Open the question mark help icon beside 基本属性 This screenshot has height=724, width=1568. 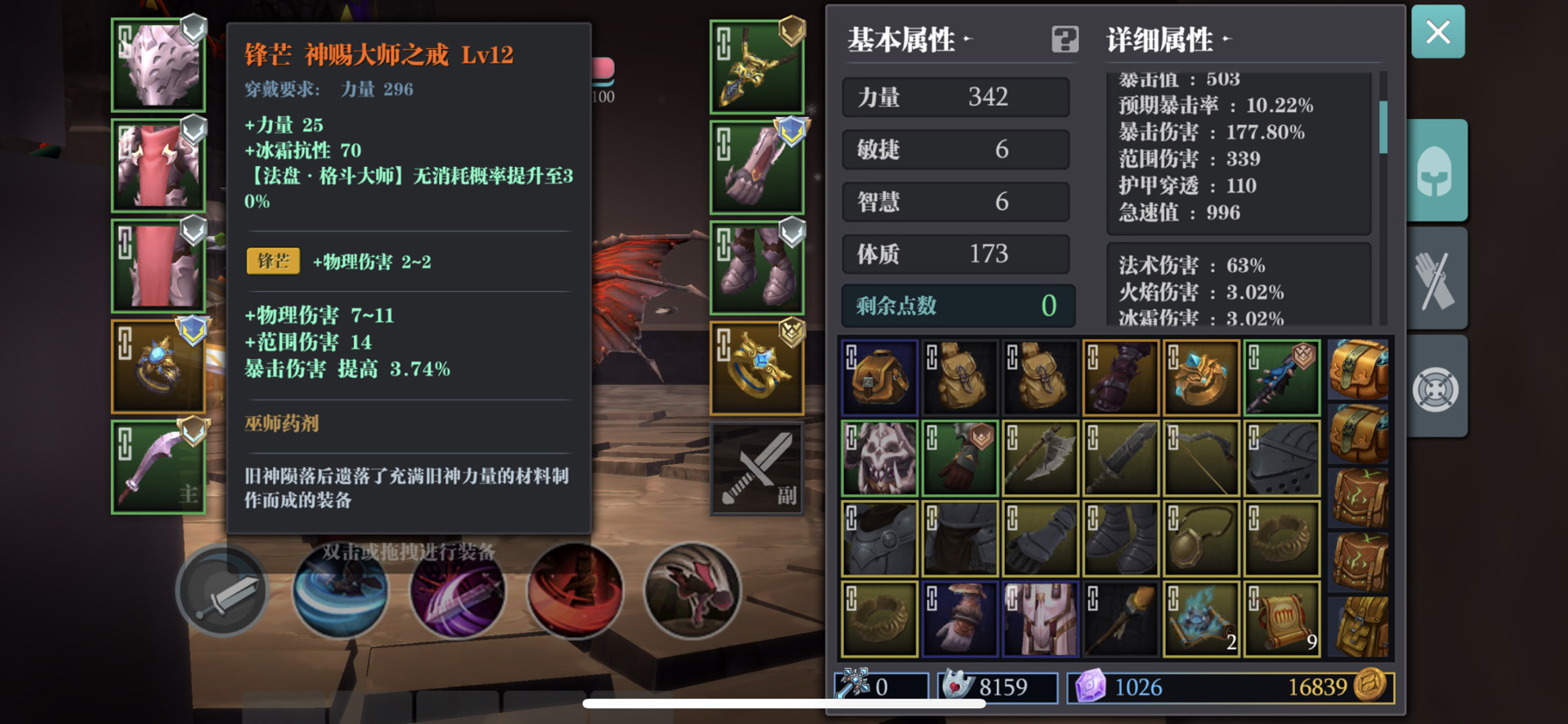pos(1063,40)
